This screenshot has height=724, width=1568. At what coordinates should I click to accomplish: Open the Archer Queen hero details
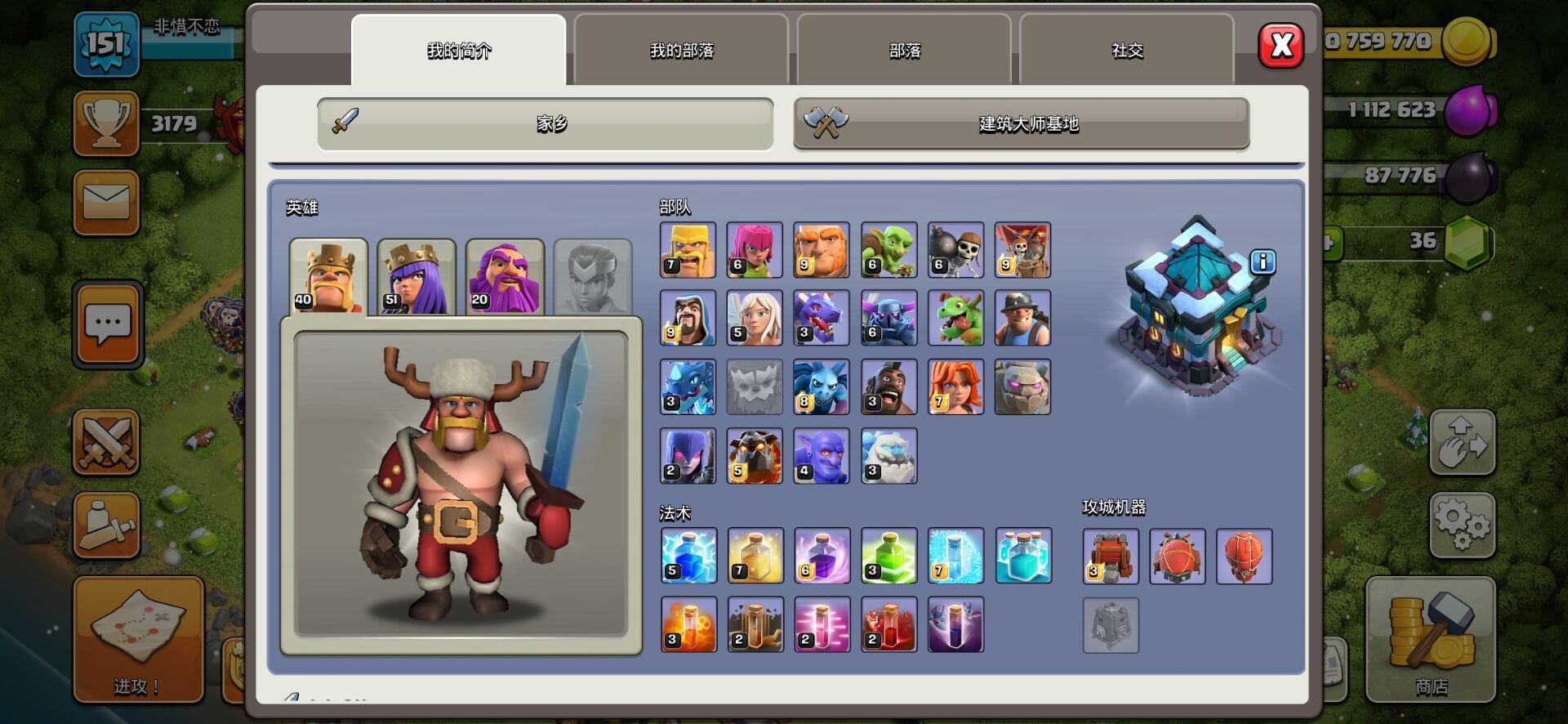coord(416,273)
